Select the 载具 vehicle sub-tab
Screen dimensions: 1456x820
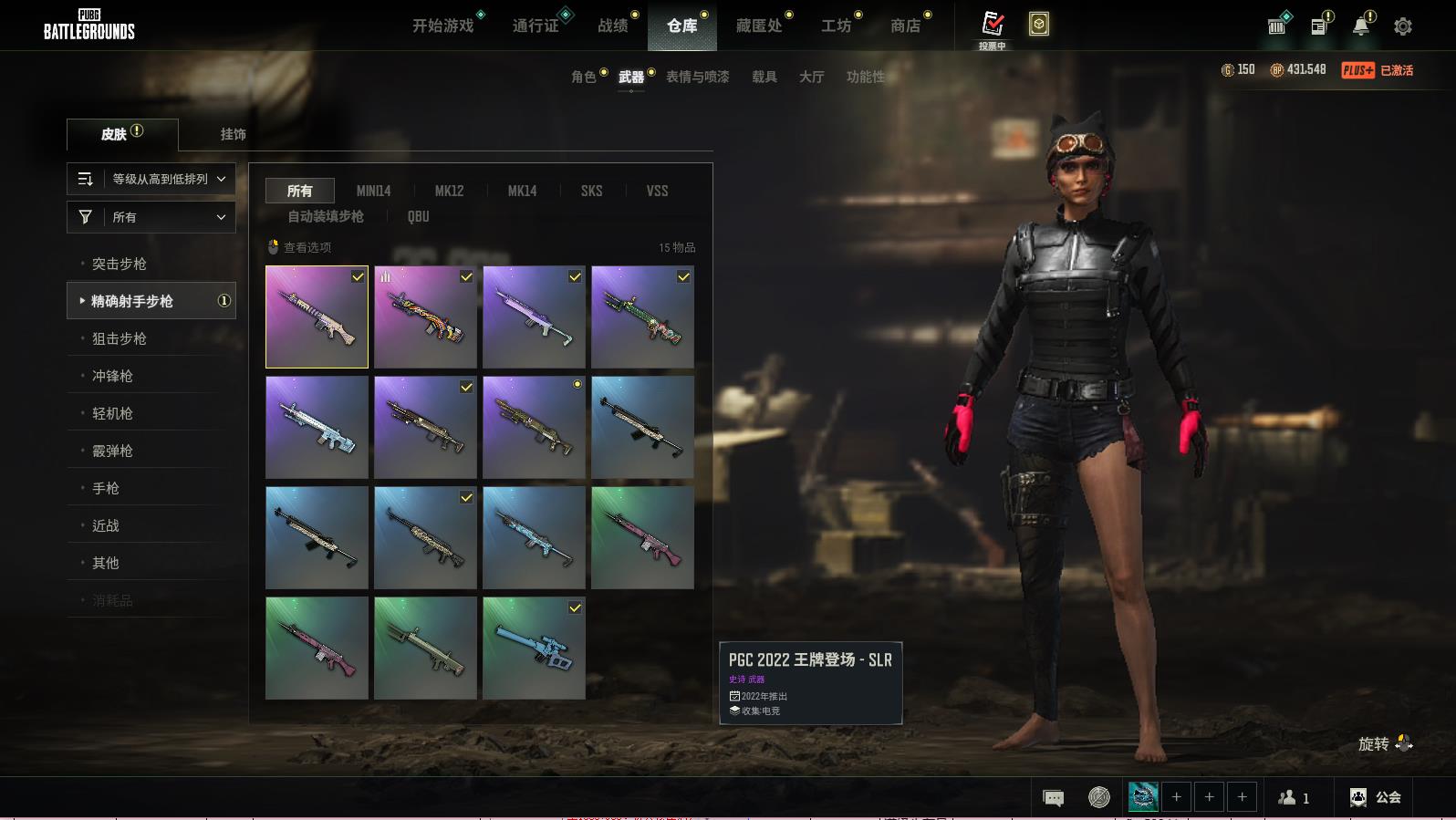click(x=764, y=77)
